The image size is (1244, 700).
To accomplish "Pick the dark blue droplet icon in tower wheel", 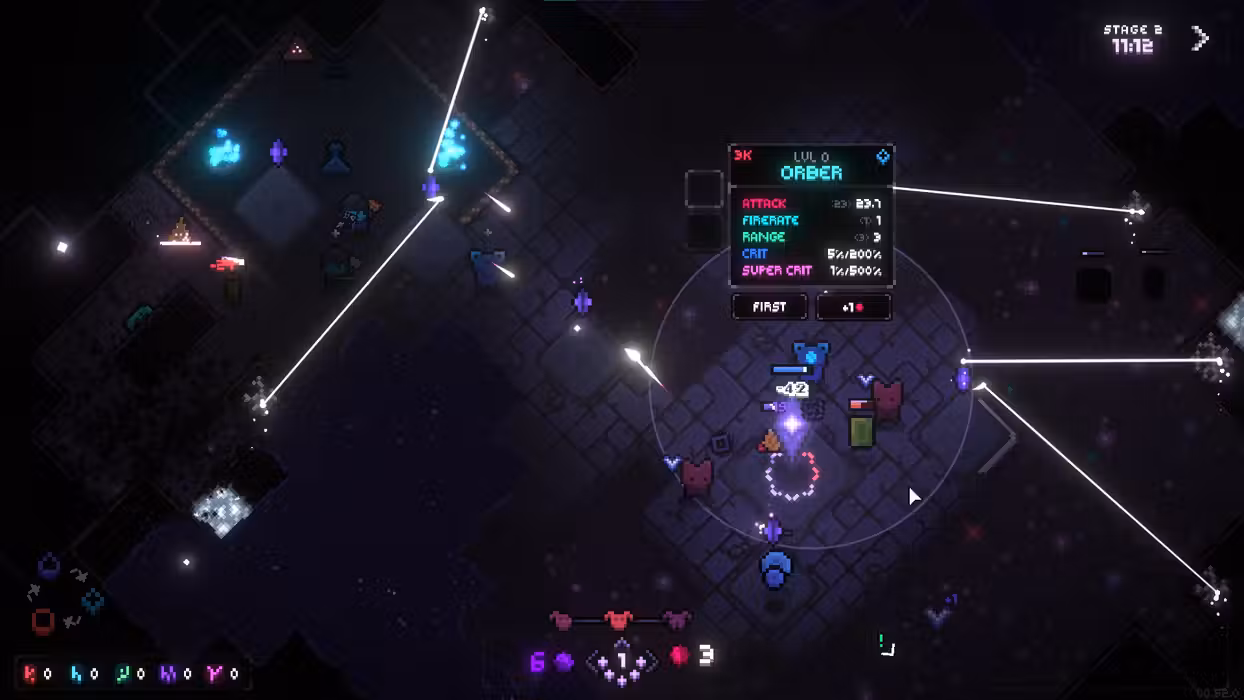I will coord(48,567).
